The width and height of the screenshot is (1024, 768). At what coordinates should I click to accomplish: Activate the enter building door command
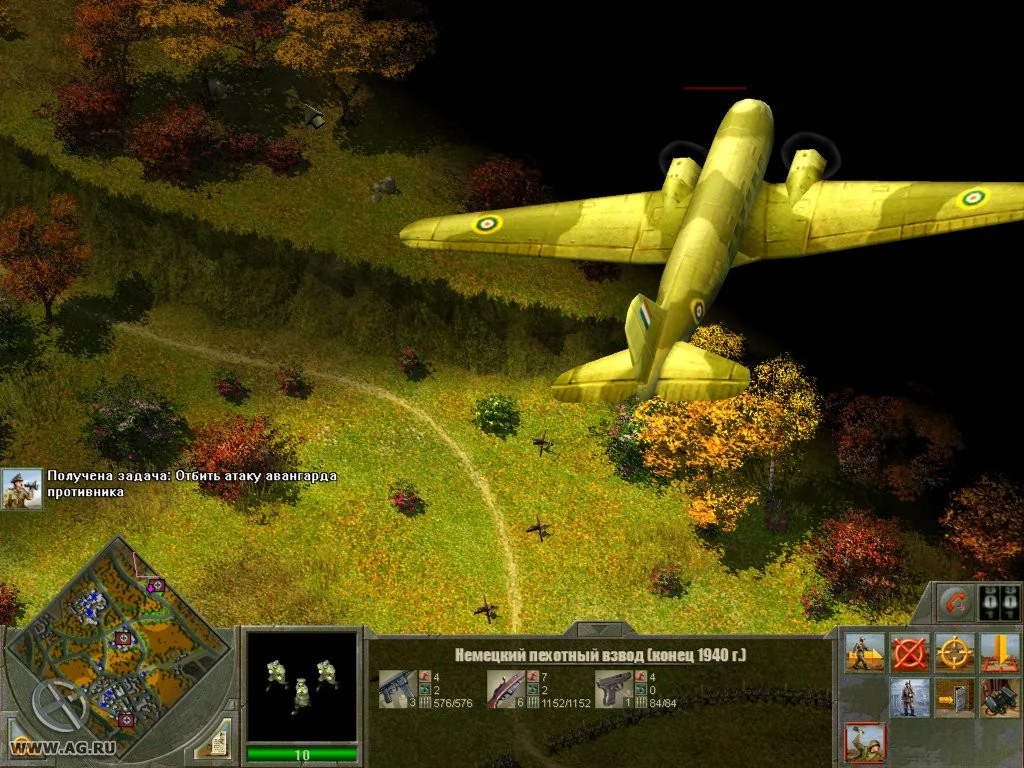[954, 697]
